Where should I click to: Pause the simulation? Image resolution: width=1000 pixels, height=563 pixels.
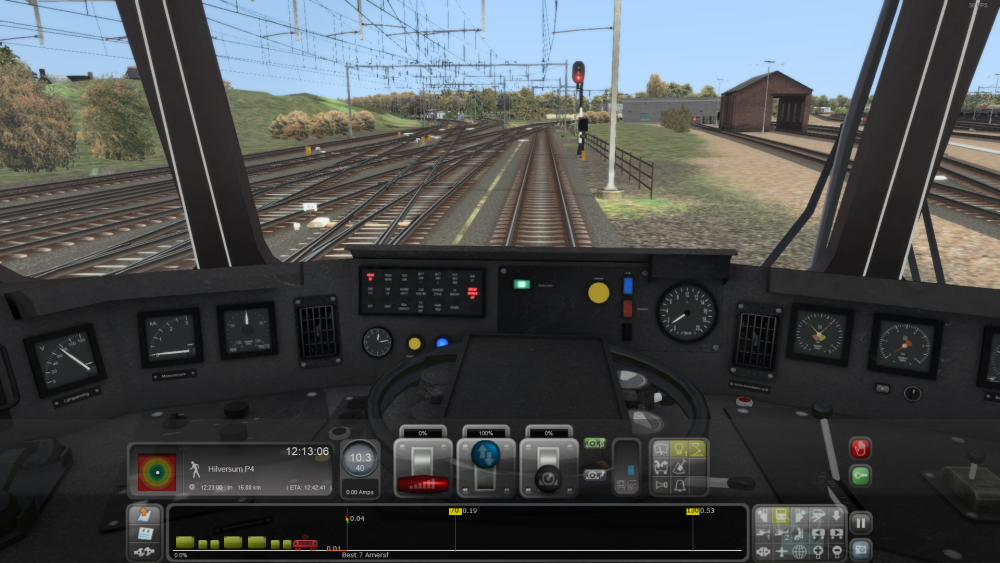[860, 521]
